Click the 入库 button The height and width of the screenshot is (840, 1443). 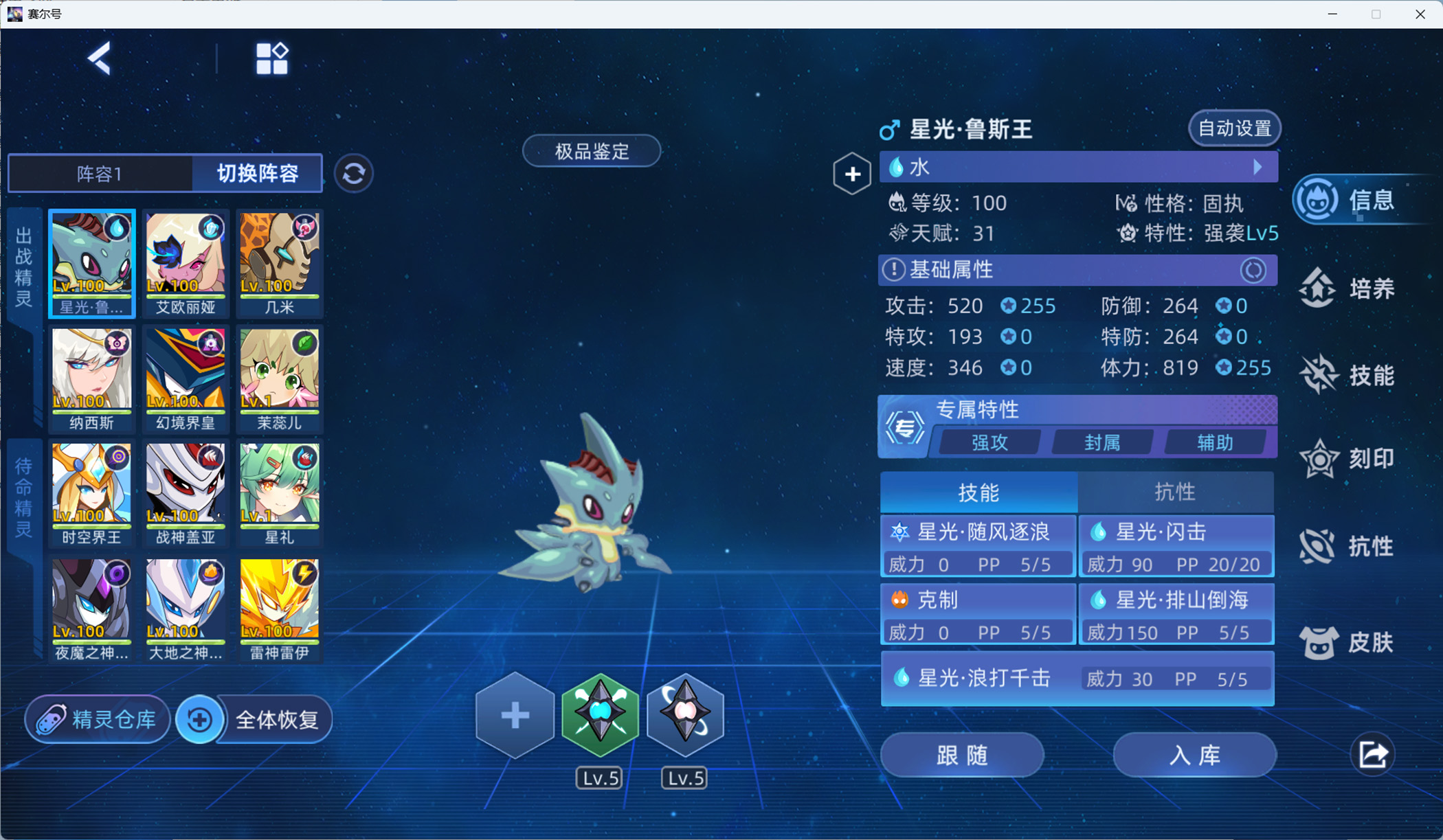pyautogui.click(x=1196, y=754)
